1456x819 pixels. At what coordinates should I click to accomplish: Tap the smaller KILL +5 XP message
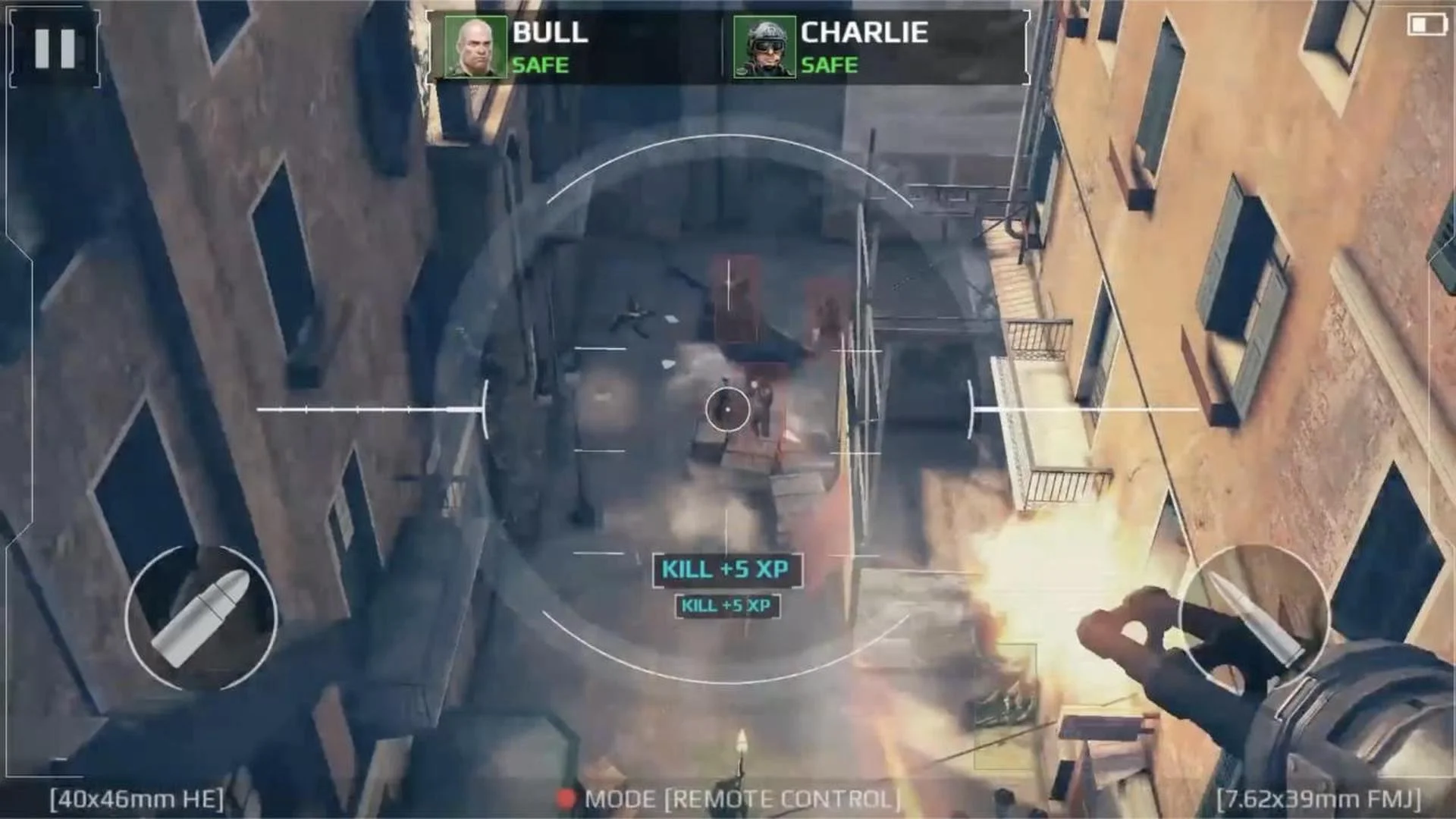click(726, 607)
